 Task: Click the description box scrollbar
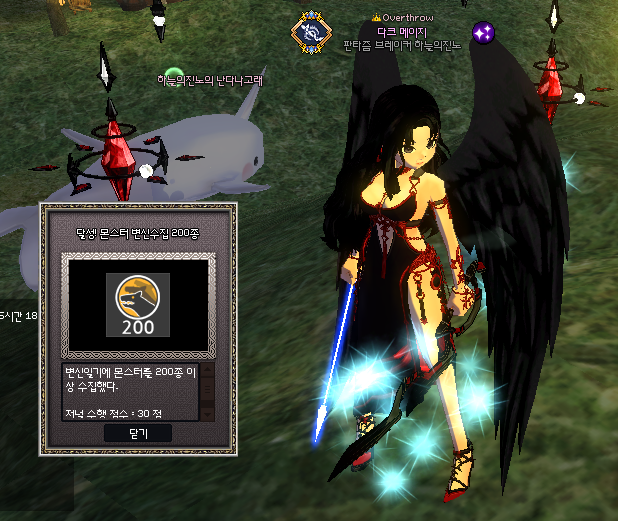point(208,390)
